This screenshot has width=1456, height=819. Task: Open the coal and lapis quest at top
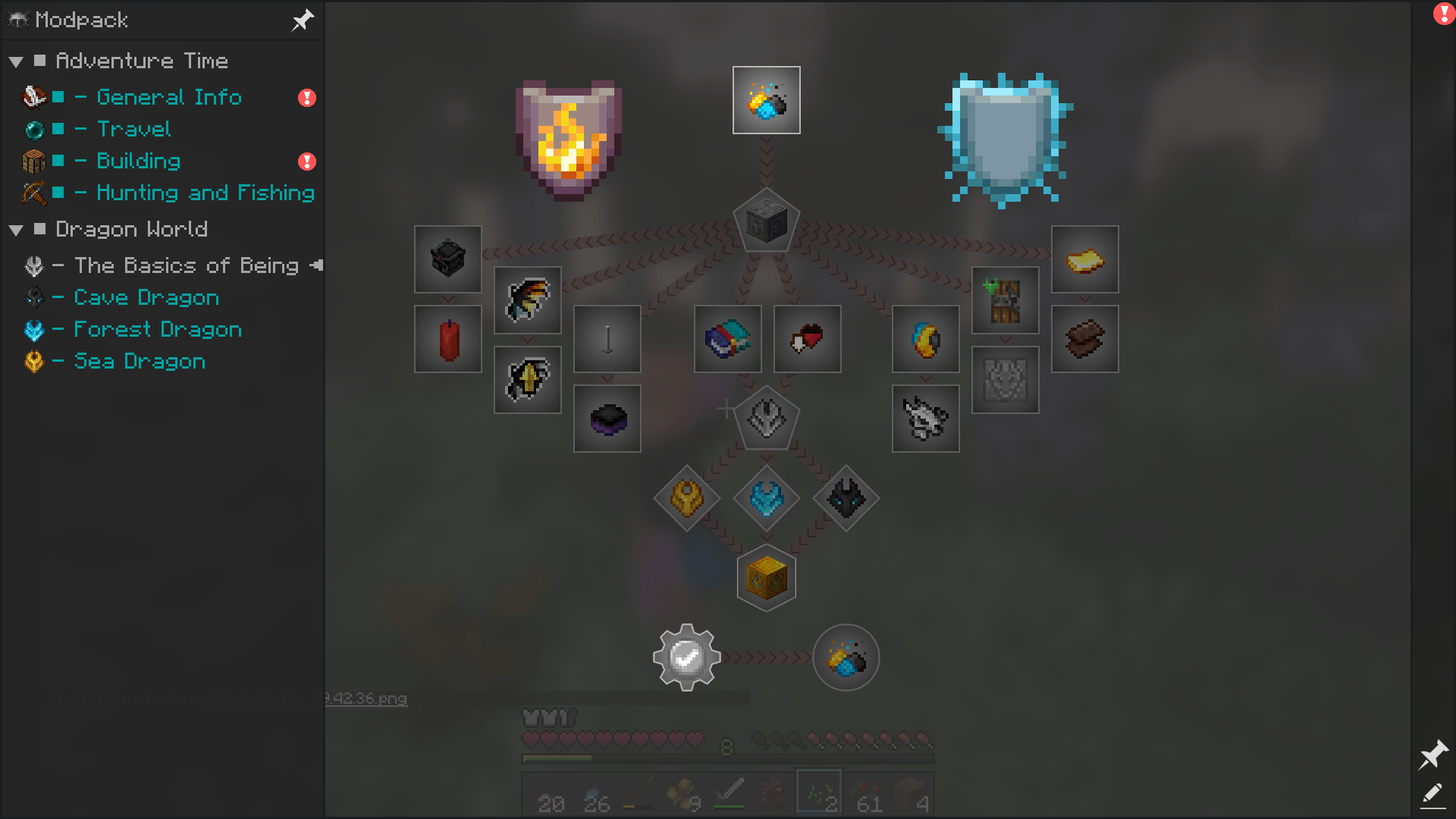coord(766,99)
